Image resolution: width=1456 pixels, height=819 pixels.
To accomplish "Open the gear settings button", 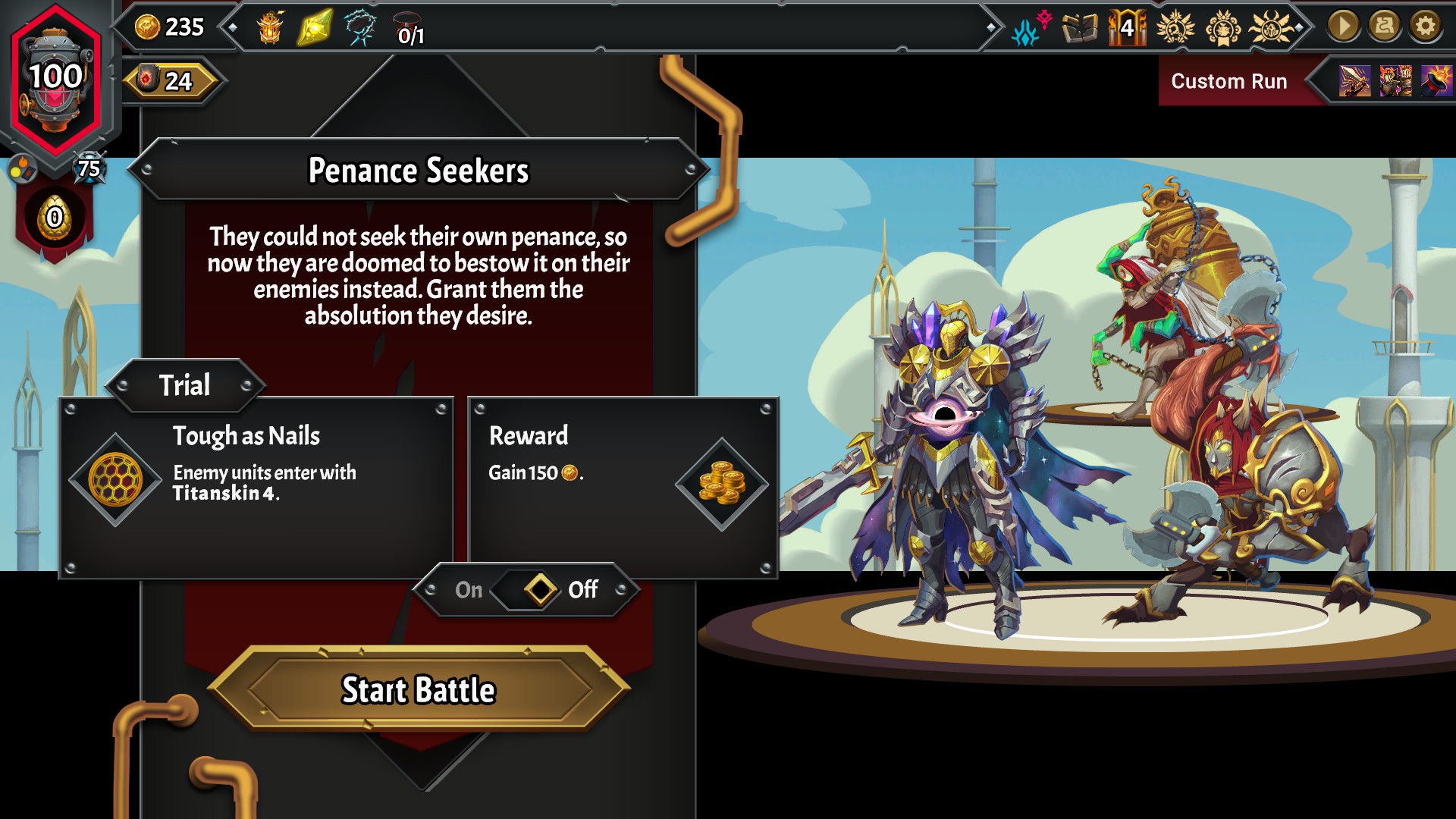I will pyautogui.click(x=1425, y=27).
